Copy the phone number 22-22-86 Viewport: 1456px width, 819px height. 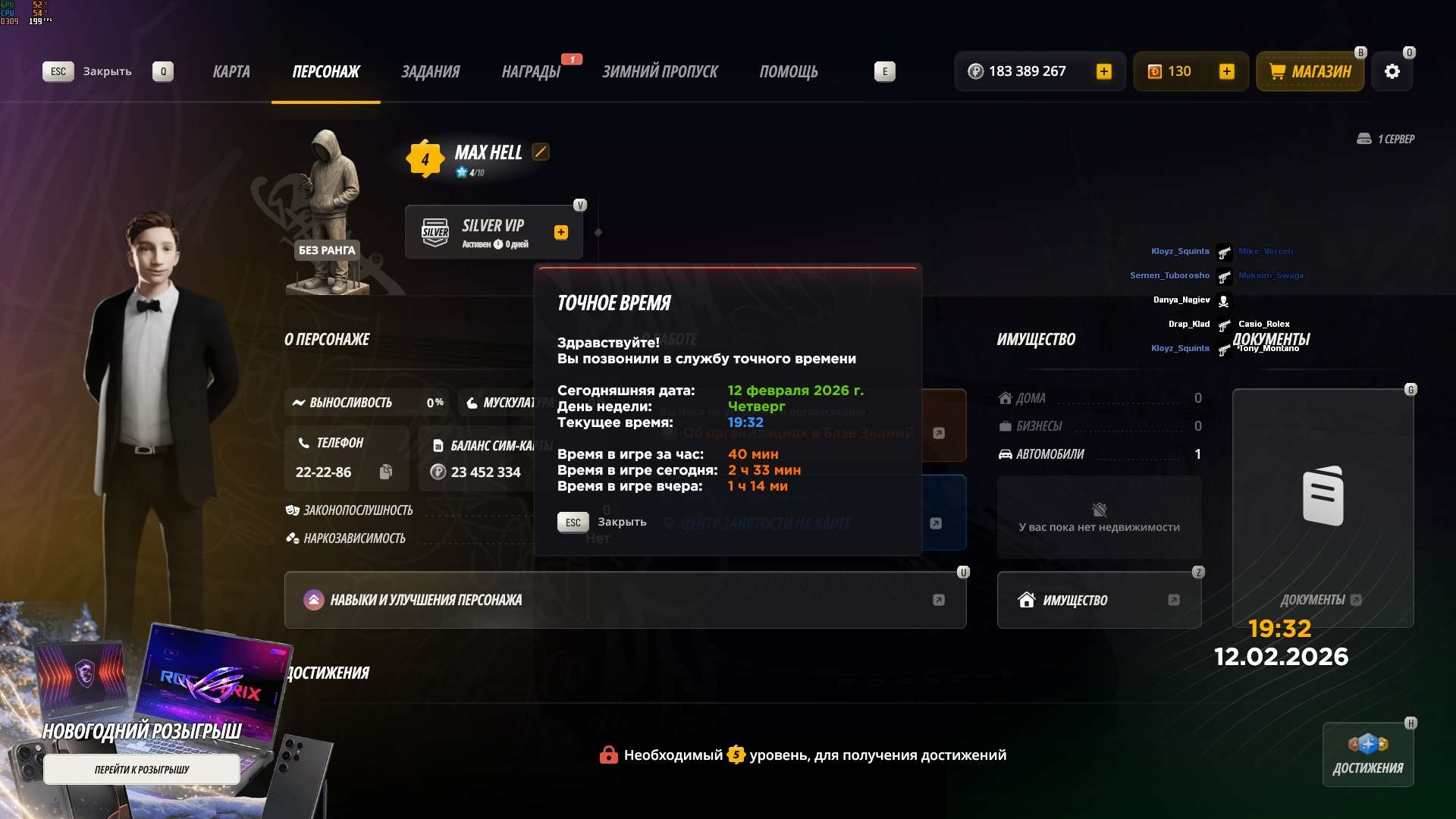[x=386, y=472]
